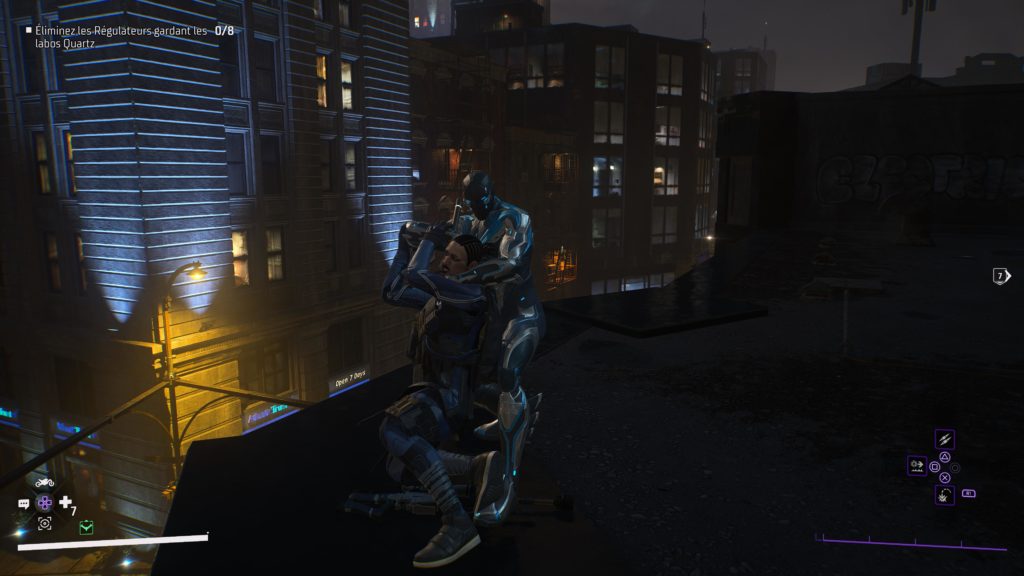Activate the double-slash momentum ability
Viewport: 1024px width, 576px height.
(944, 439)
